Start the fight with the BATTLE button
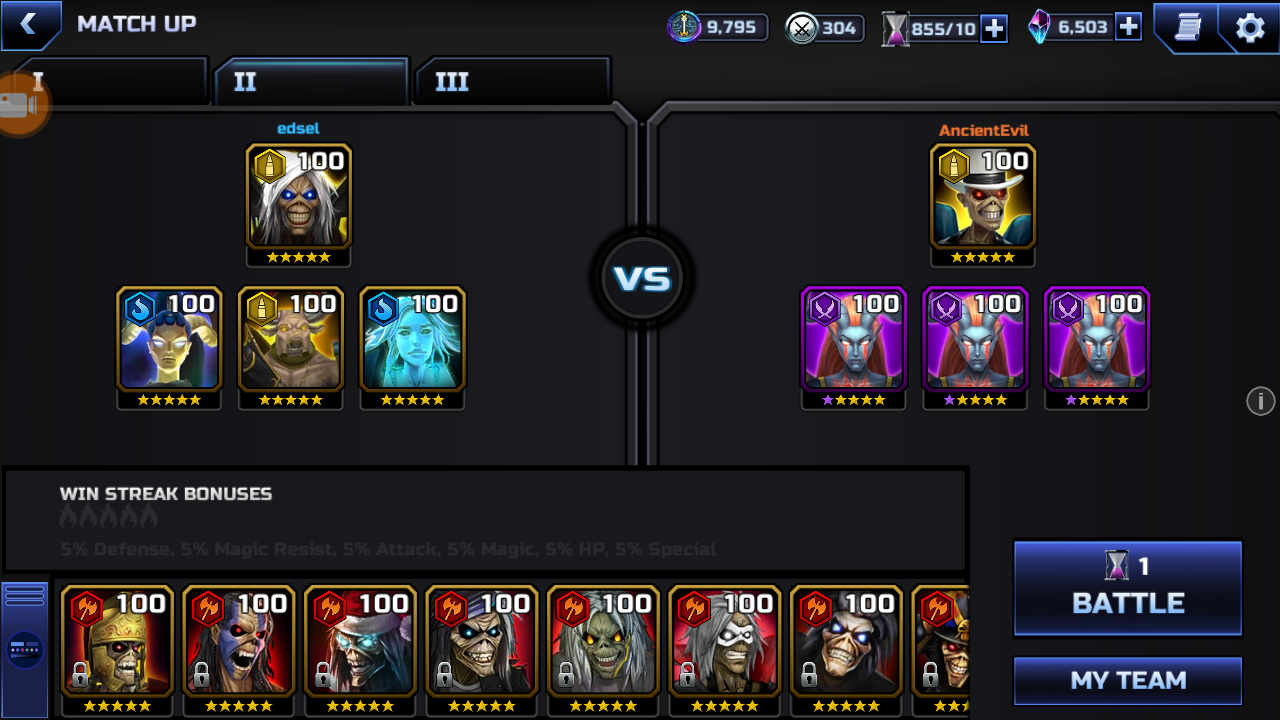 pyautogui.click(x=1128, y=589)
